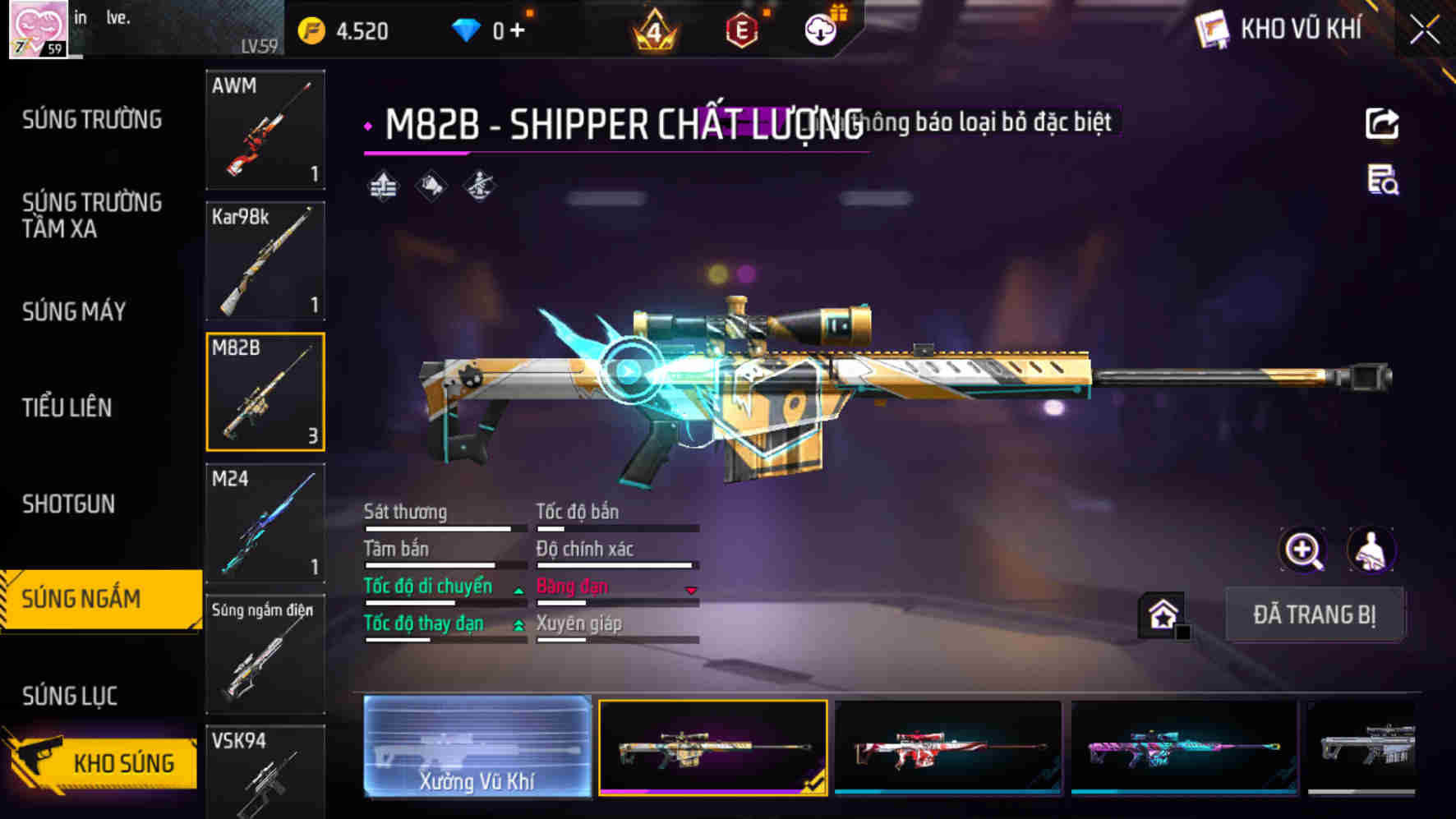Click the diamond currency icon to add diamonds
1456x819 pixels.
467,27
